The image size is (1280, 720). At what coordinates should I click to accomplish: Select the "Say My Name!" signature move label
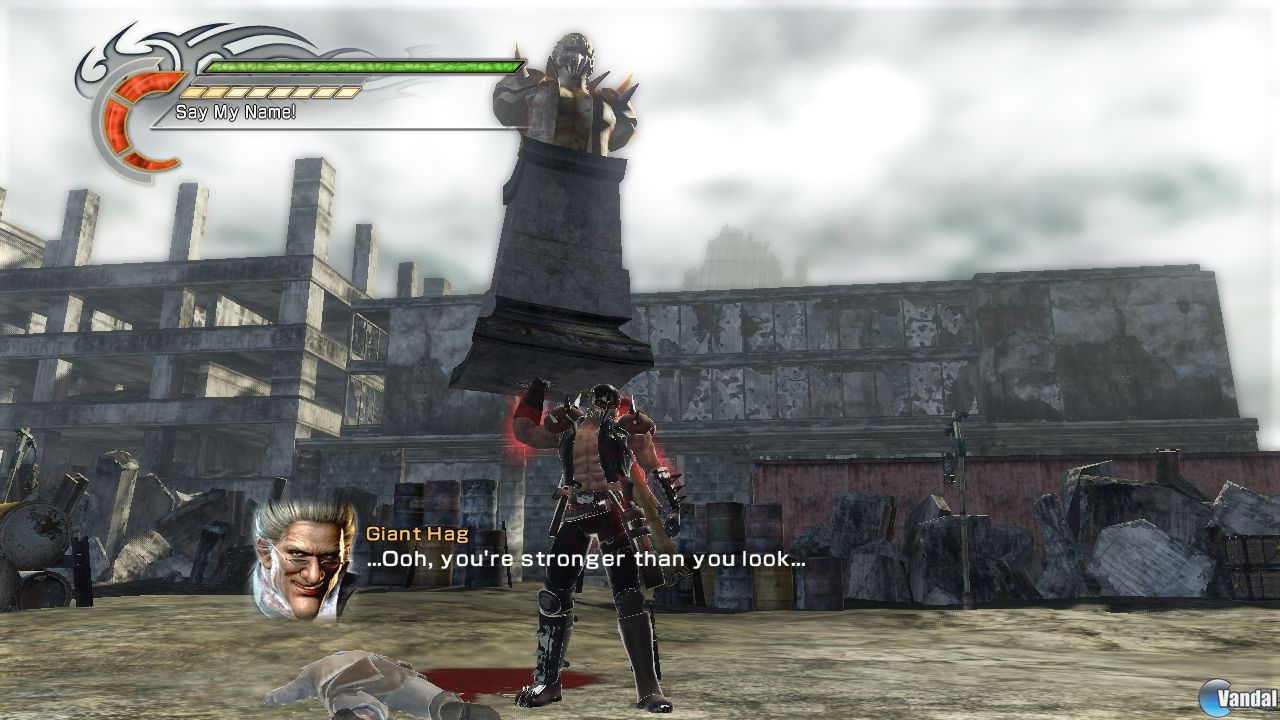(236, 112)
